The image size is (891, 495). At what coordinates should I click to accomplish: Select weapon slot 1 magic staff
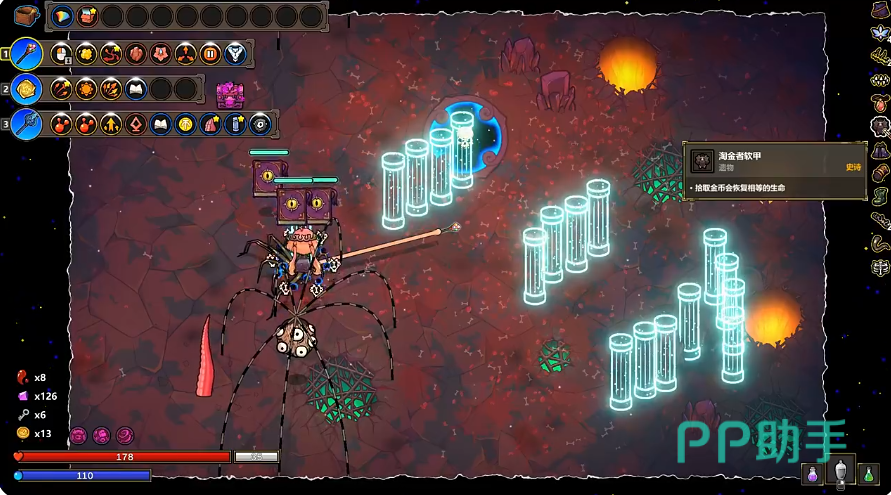click(x=27, y=53)
